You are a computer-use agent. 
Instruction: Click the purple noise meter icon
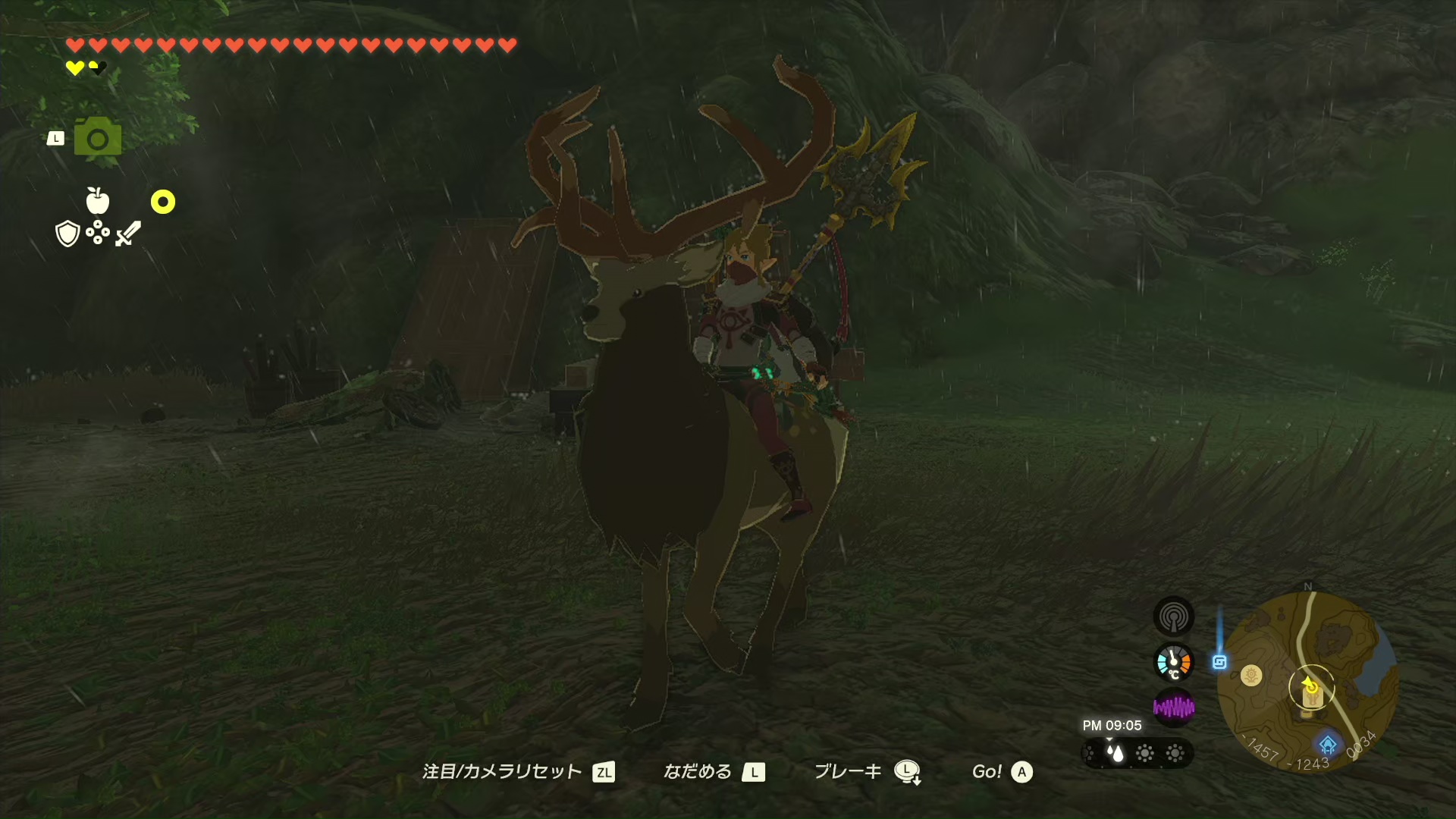pyautogui.click(x=1173, y=708)
